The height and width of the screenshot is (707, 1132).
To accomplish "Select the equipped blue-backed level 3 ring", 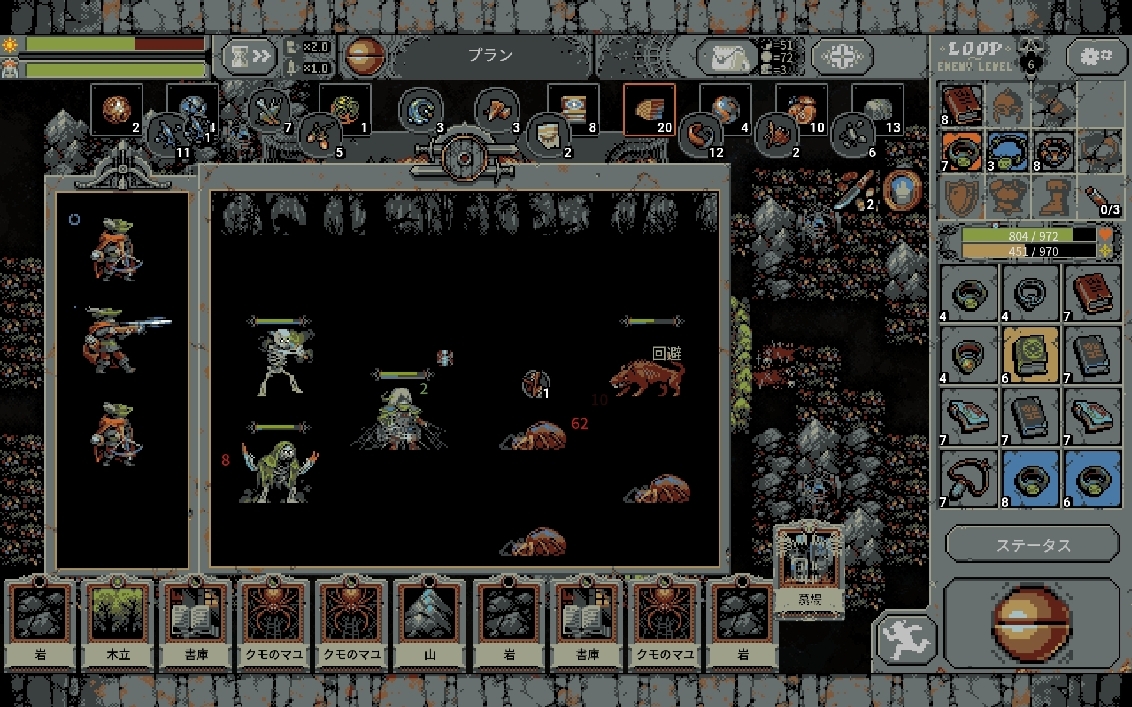I will [1008, 150].
